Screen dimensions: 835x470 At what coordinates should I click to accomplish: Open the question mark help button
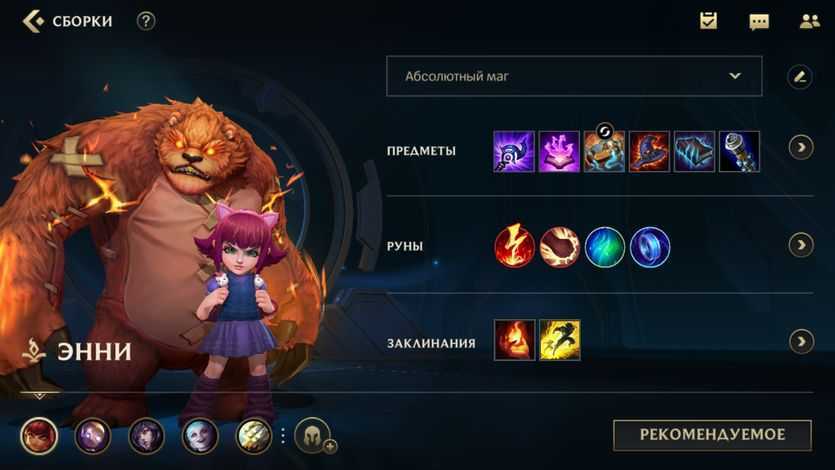[x=146, y=21]
